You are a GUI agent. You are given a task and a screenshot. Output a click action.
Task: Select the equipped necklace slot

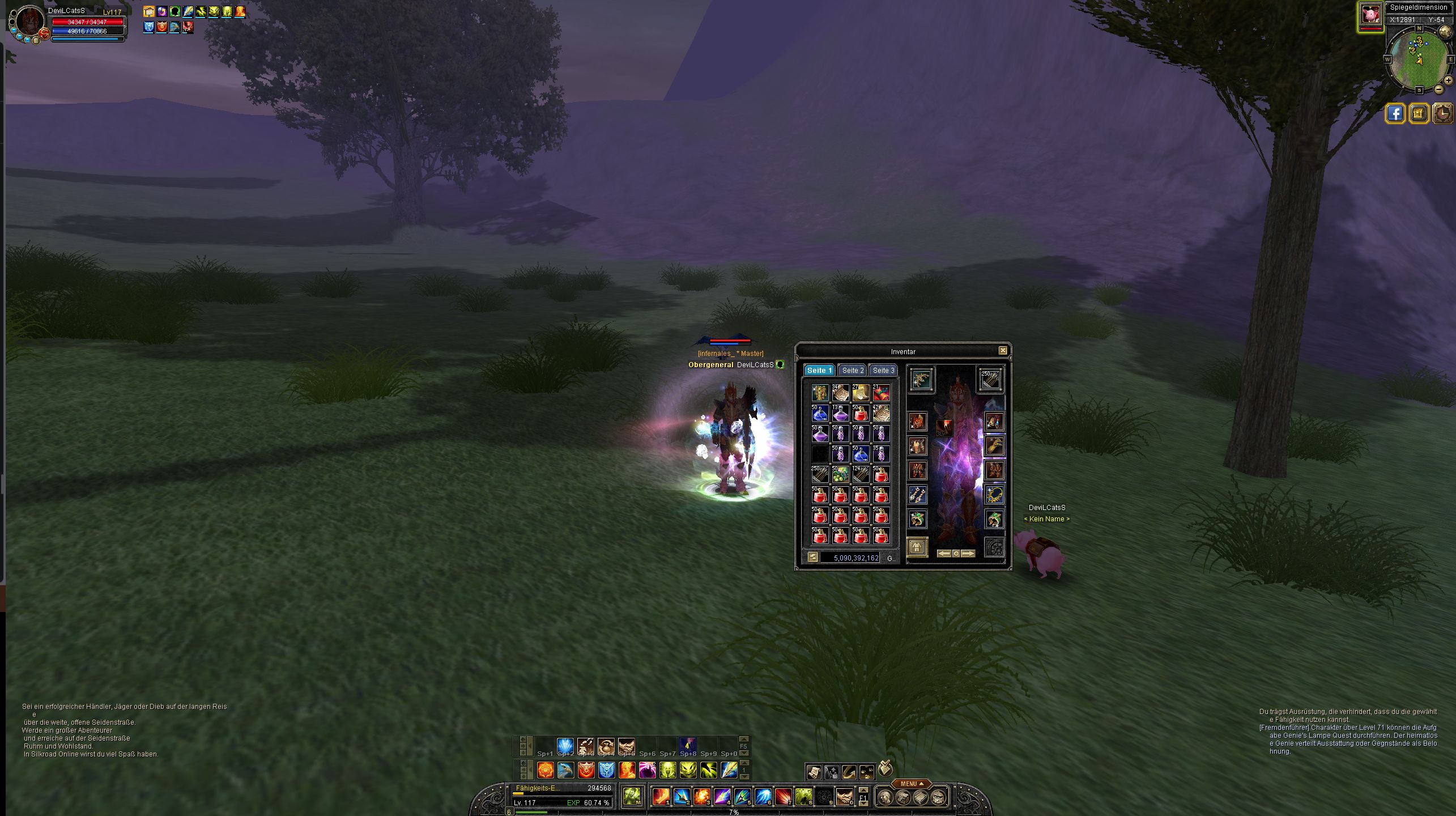click(x=994, y=494)
